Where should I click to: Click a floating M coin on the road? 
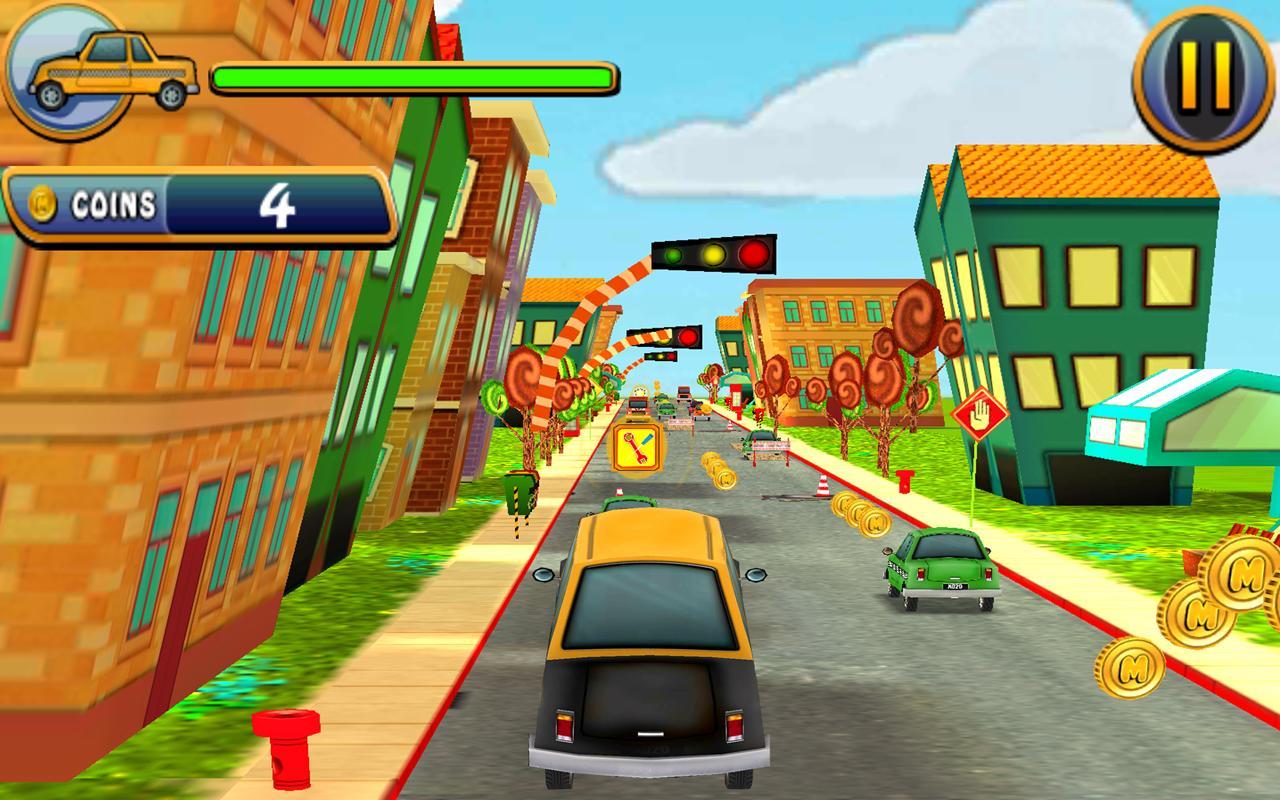tap(877, 521)
